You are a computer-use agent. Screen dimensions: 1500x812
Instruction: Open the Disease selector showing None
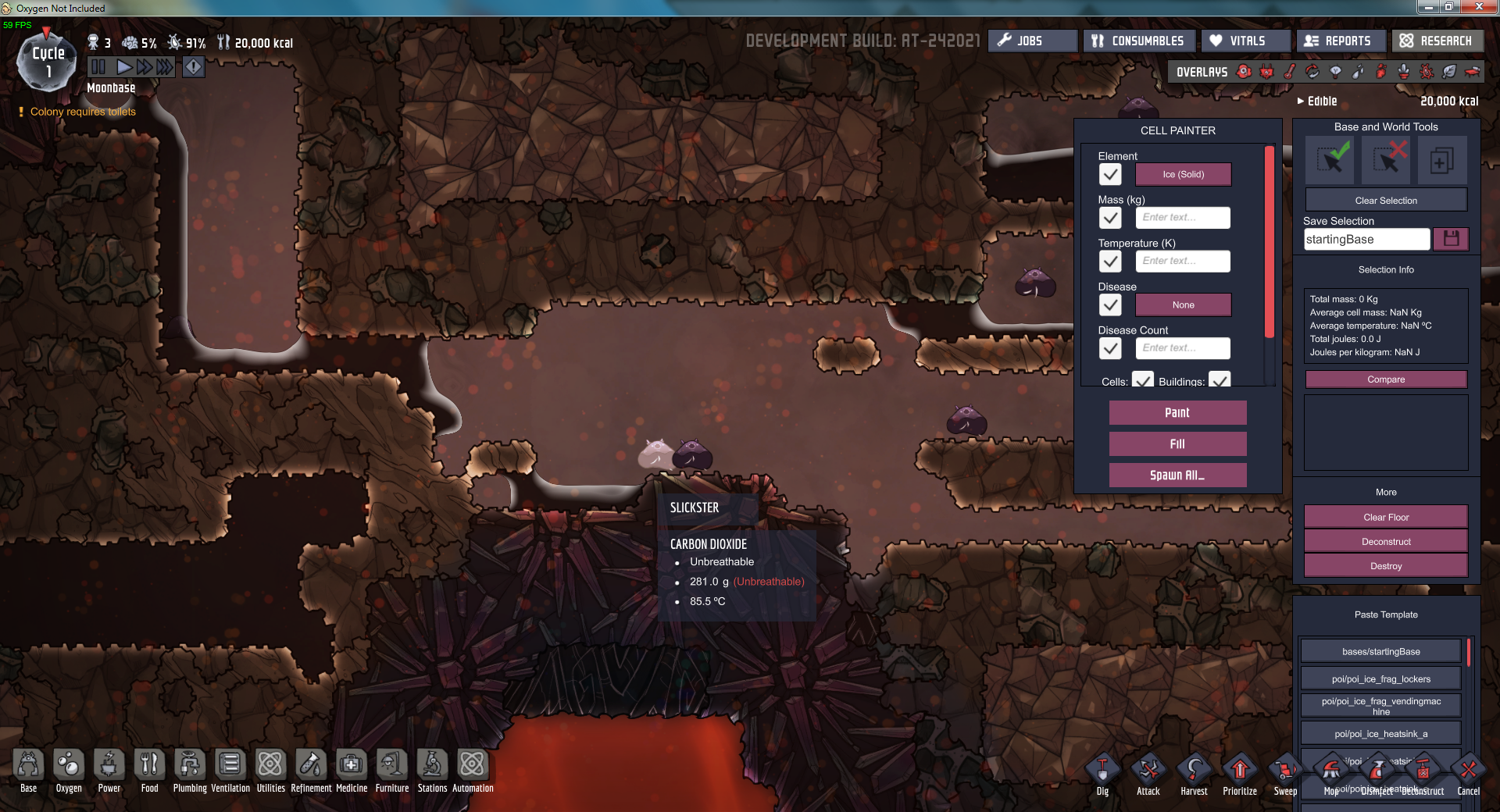pos(1183,304)
